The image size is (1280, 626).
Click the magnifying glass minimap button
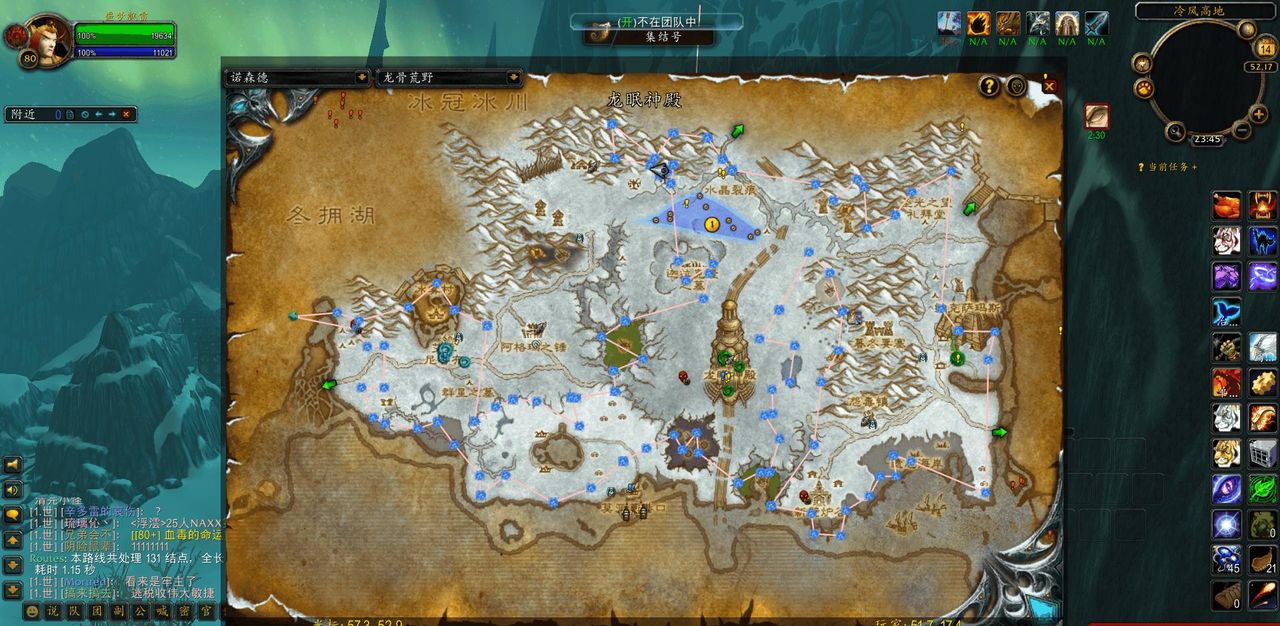point(1176,130)
